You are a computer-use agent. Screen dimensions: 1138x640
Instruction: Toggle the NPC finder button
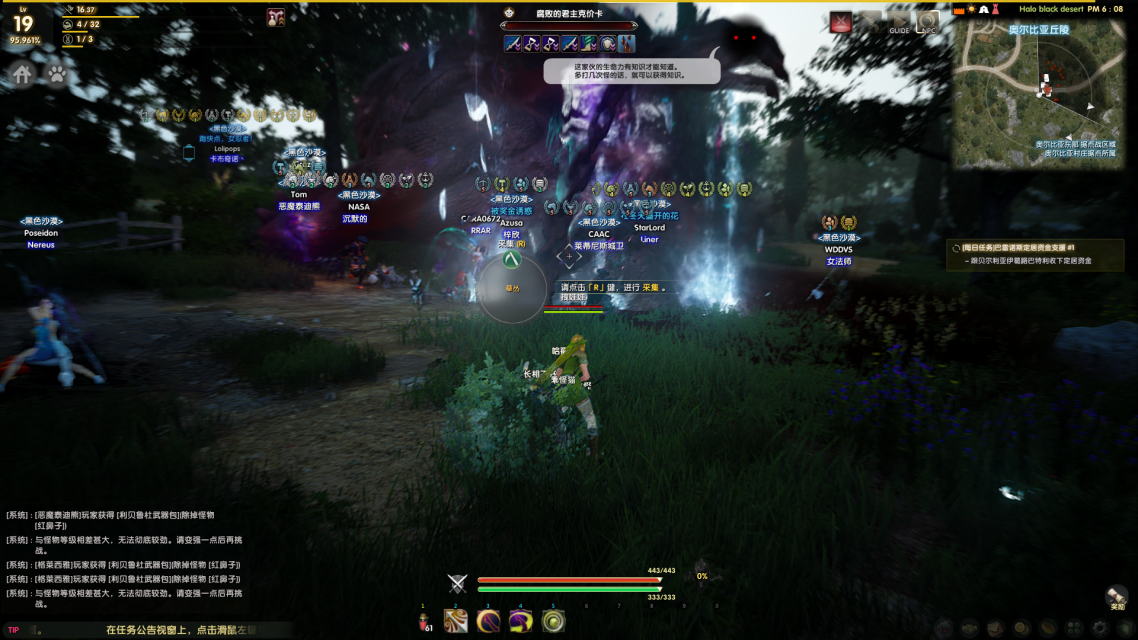[928, 23]
